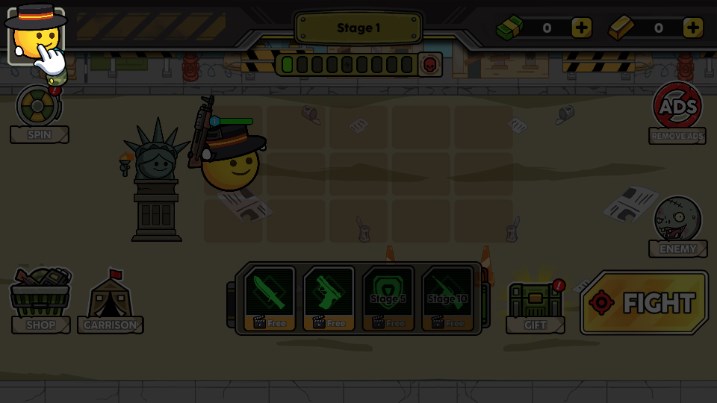View the Enemy zombie info
Viewport: 717px width, 403px height.
coord(677,224)
